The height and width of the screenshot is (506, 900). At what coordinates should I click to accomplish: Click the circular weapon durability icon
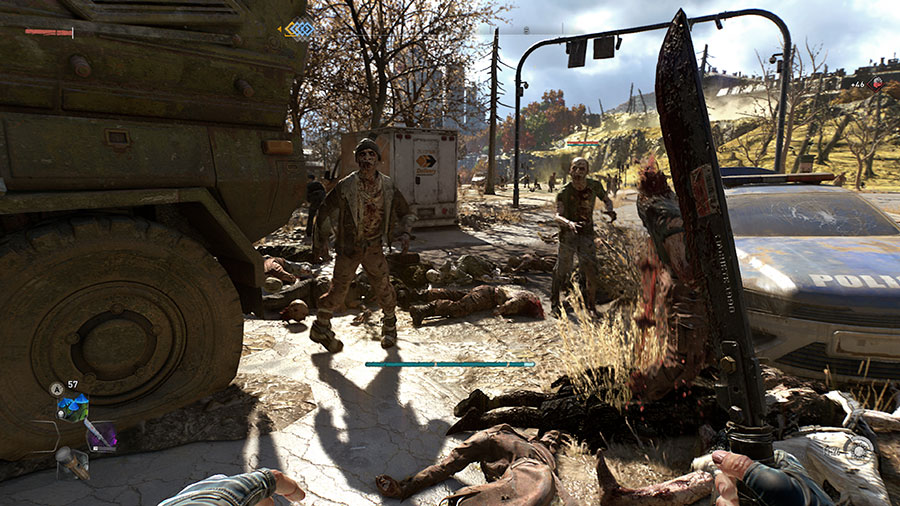coord(857,449)
